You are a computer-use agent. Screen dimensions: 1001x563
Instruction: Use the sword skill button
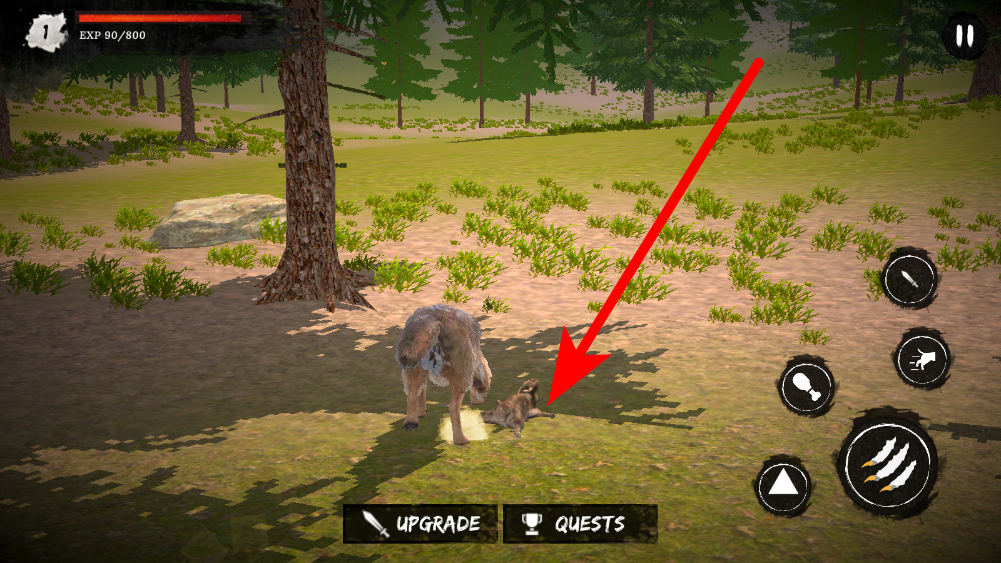tap(909, 279)
